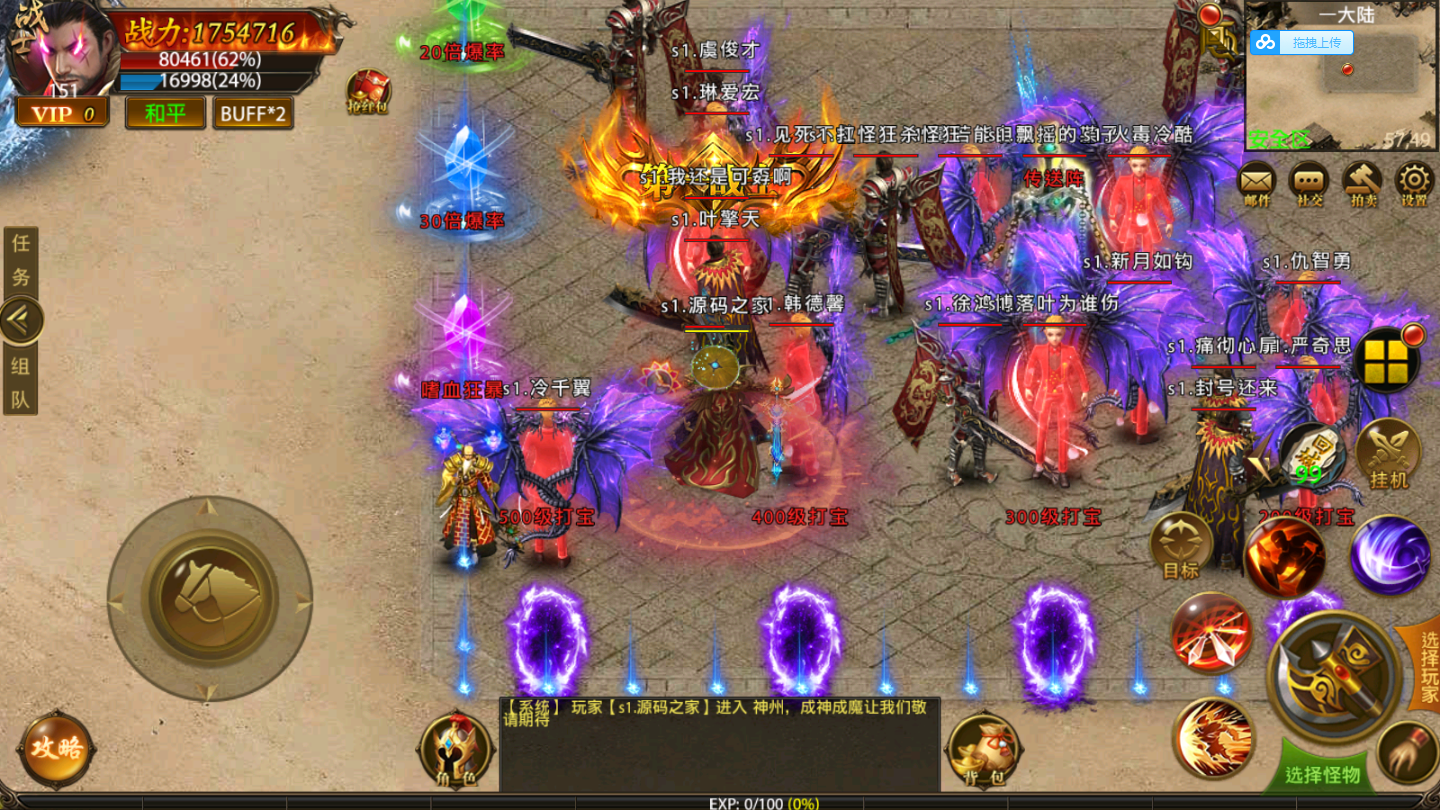This screenshot has width=1440, height=810.
Task: Use the 回城 return scroll item
Action: point(1311,453)
